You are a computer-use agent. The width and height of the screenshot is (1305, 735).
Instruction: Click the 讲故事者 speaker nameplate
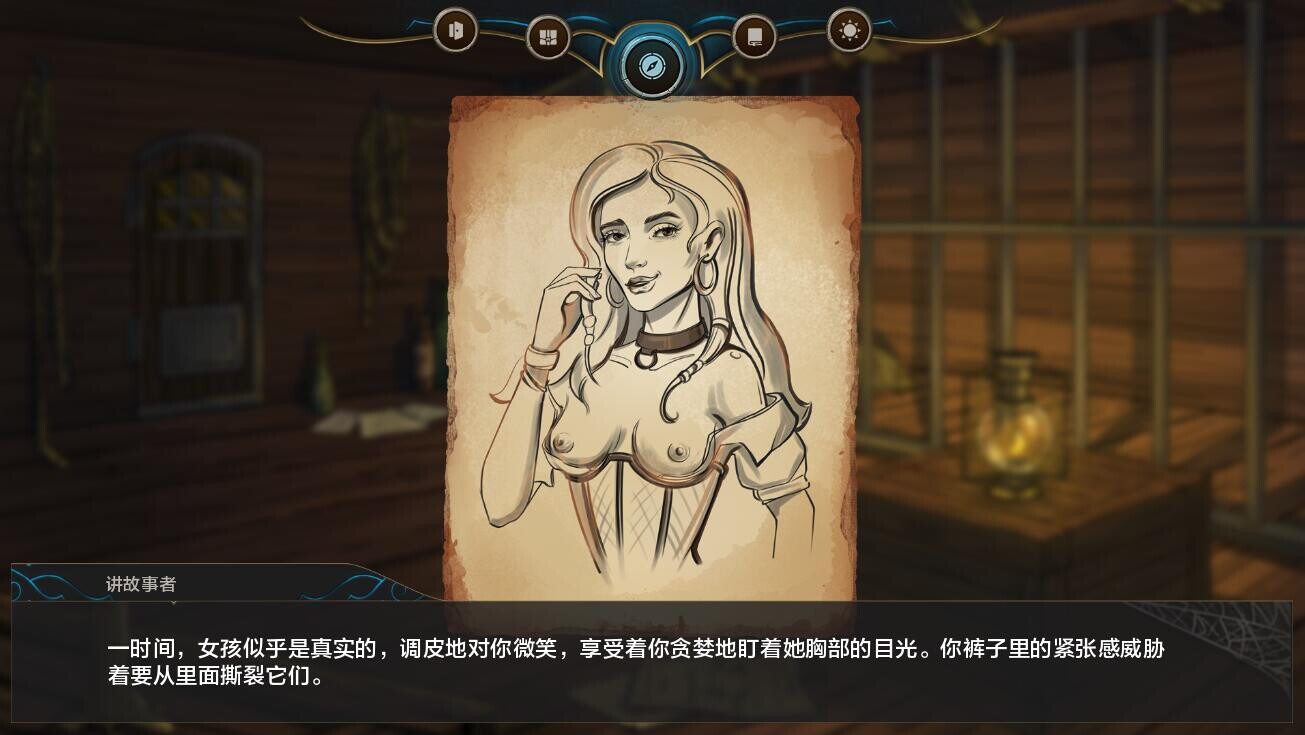click(x=138, y=585)
